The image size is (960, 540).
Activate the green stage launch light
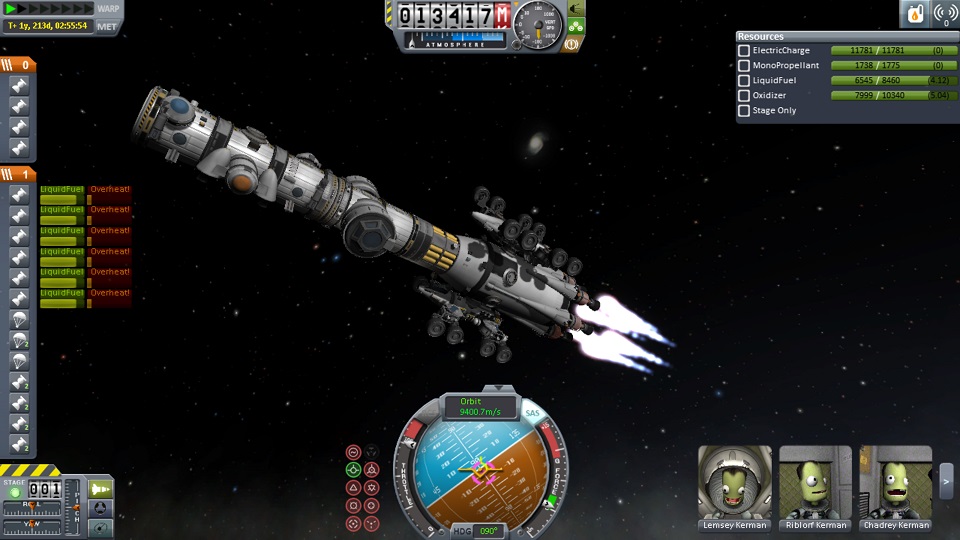pyautogui.click(x=14, y=493)
